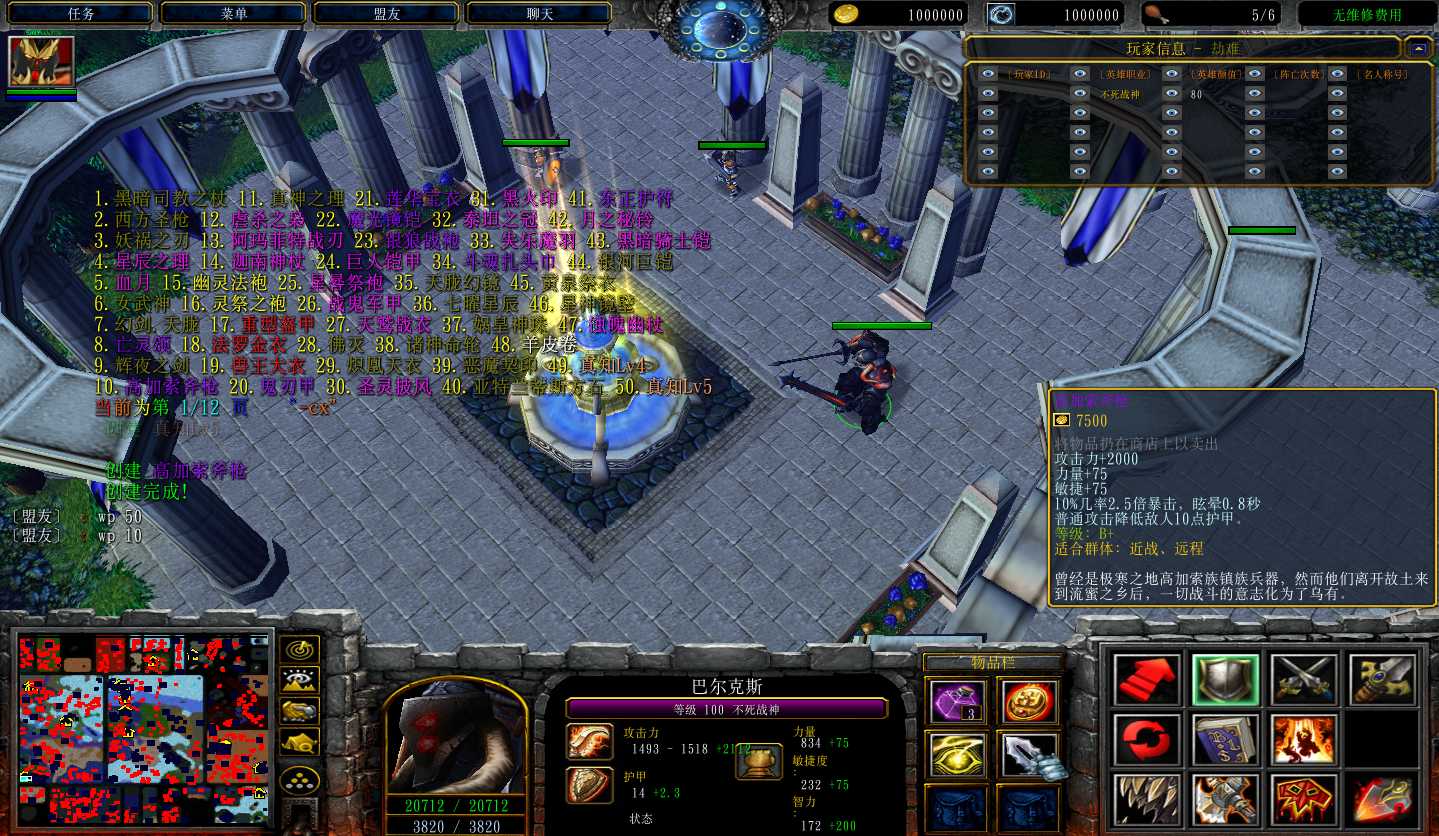Select the hero portrait icon at top-left
Image resolution: width=1439 pixels, height=836 pixels.
tap(40, 62)
